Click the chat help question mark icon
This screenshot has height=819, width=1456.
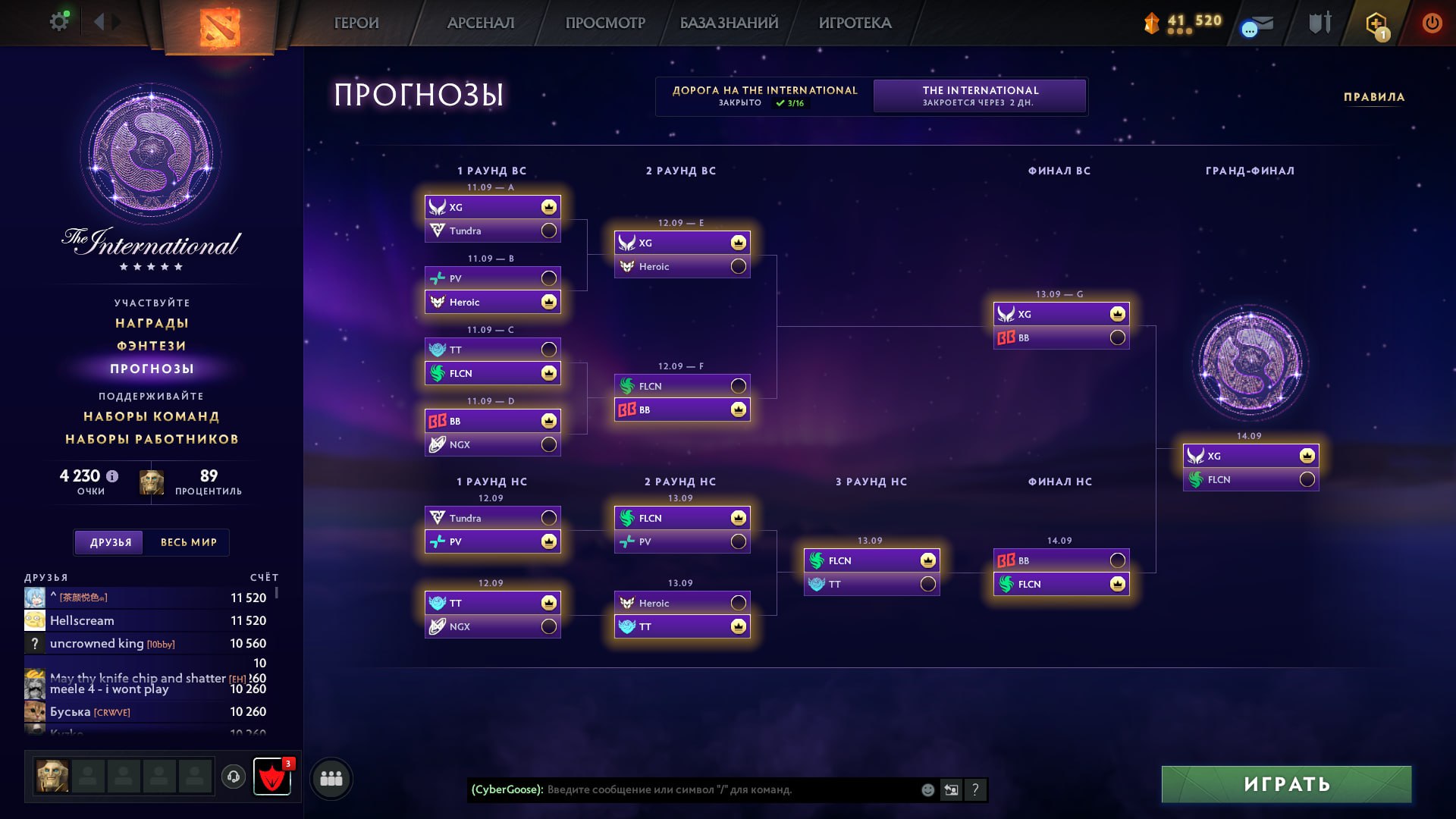(974, 790)
